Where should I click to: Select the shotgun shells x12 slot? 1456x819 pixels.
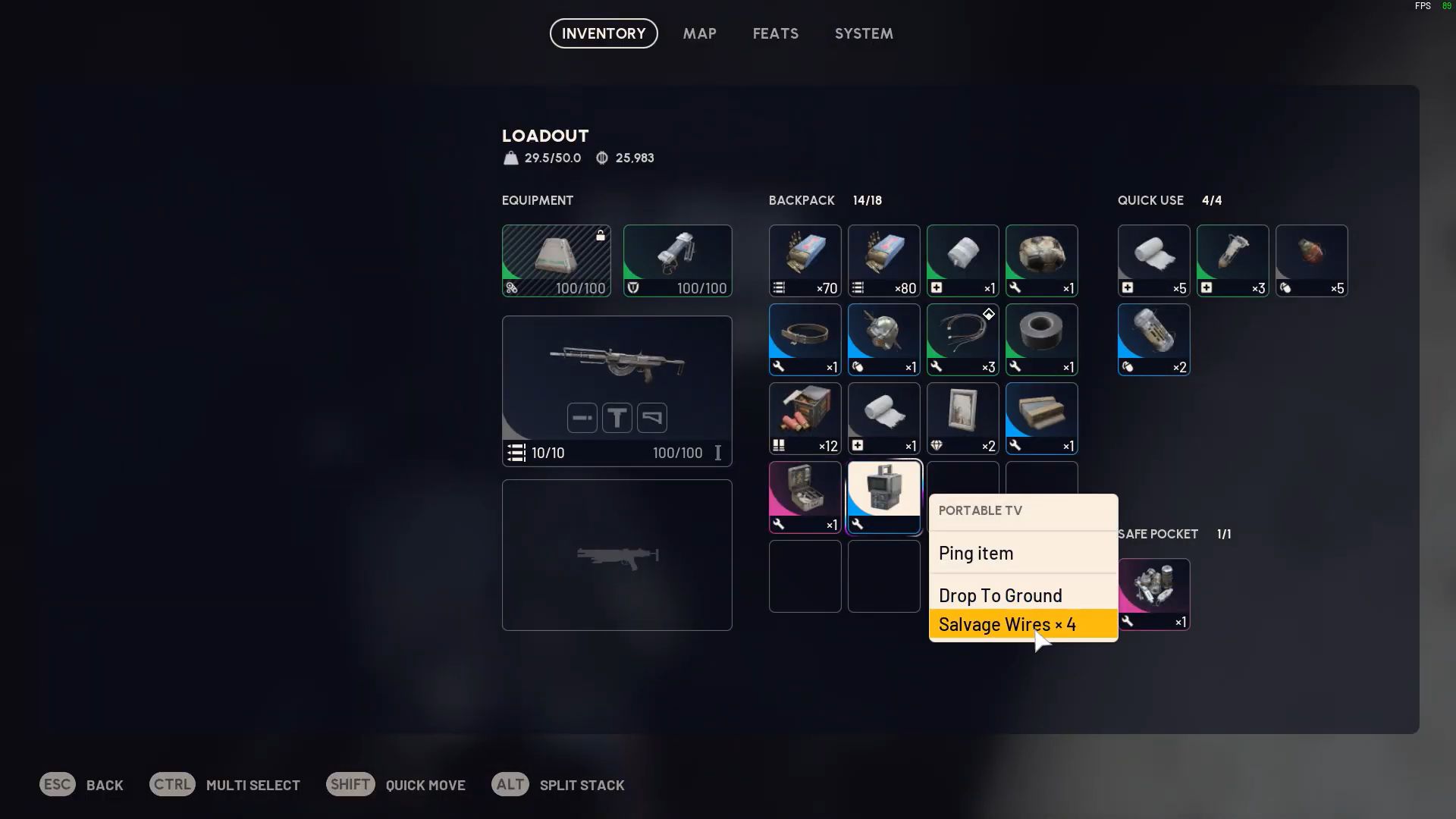tap(805, 419)
